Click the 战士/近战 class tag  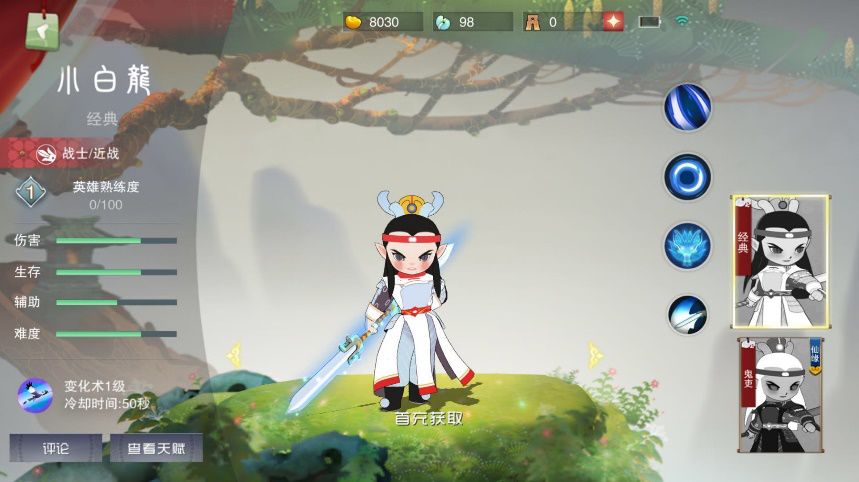tap(78, 153)
